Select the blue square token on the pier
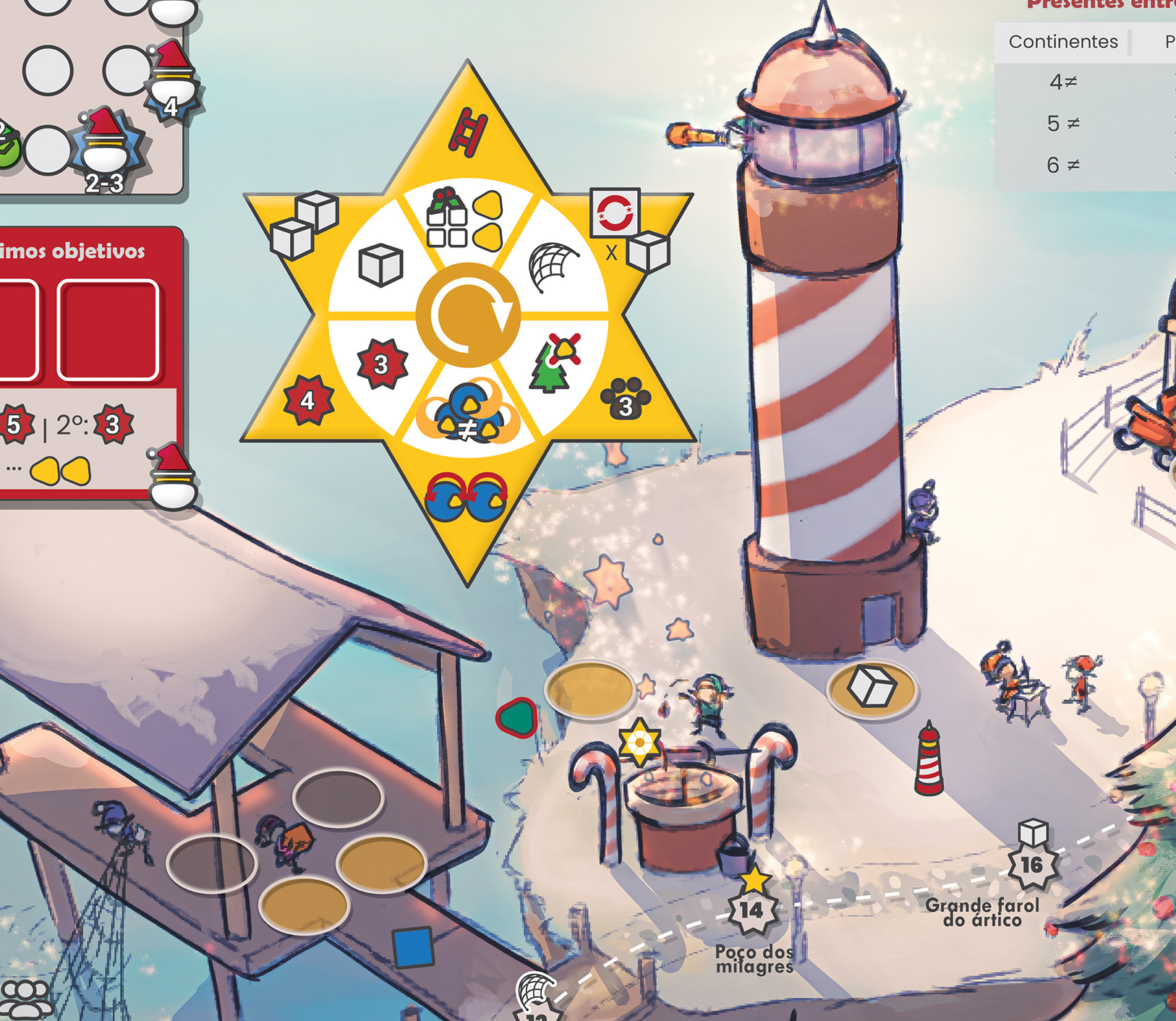Viewport: 1176px width, 1021px height. (x=413, y=947)
